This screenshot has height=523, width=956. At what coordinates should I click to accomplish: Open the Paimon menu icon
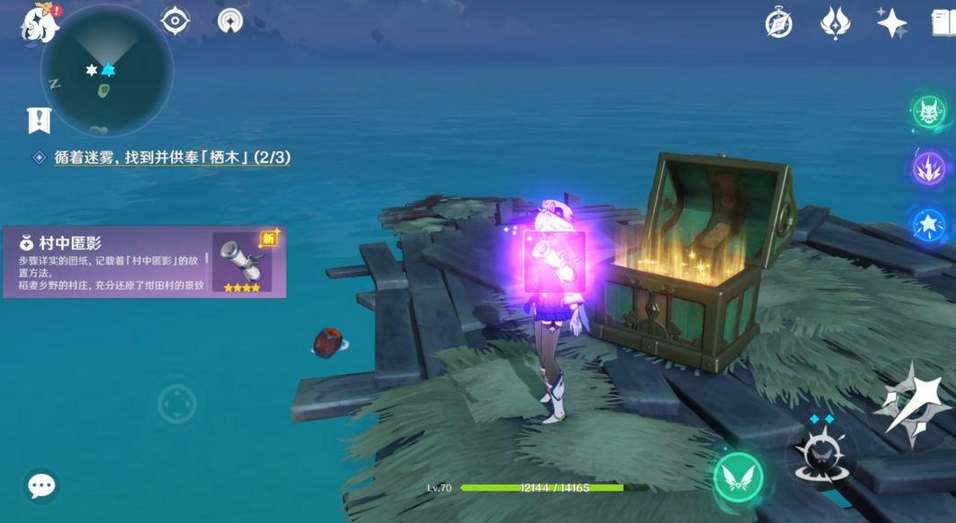click(x=38, y=22)
